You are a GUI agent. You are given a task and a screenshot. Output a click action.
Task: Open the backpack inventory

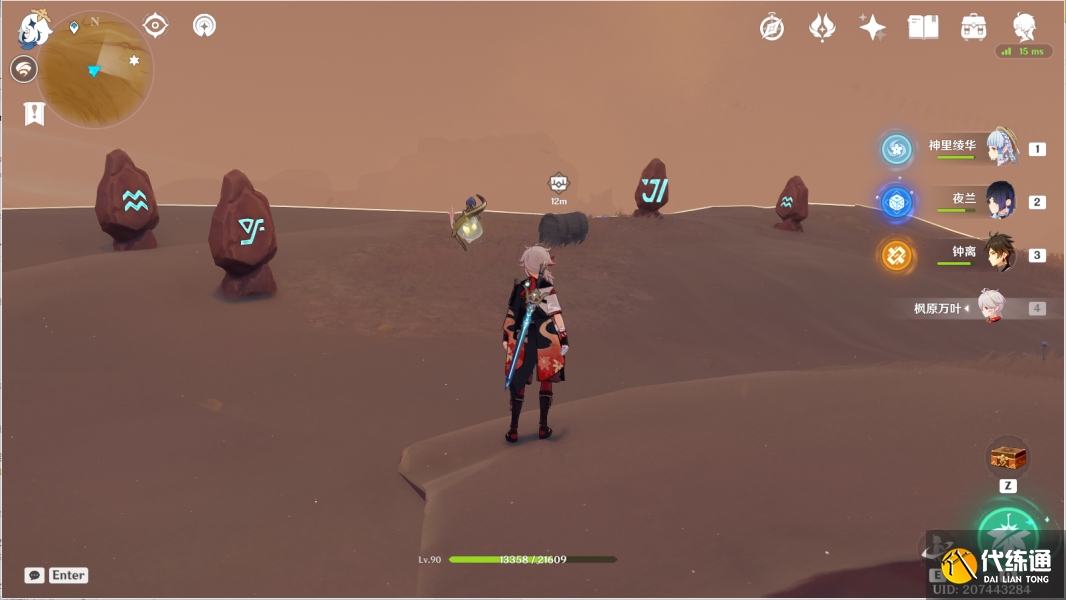[972, 27]
